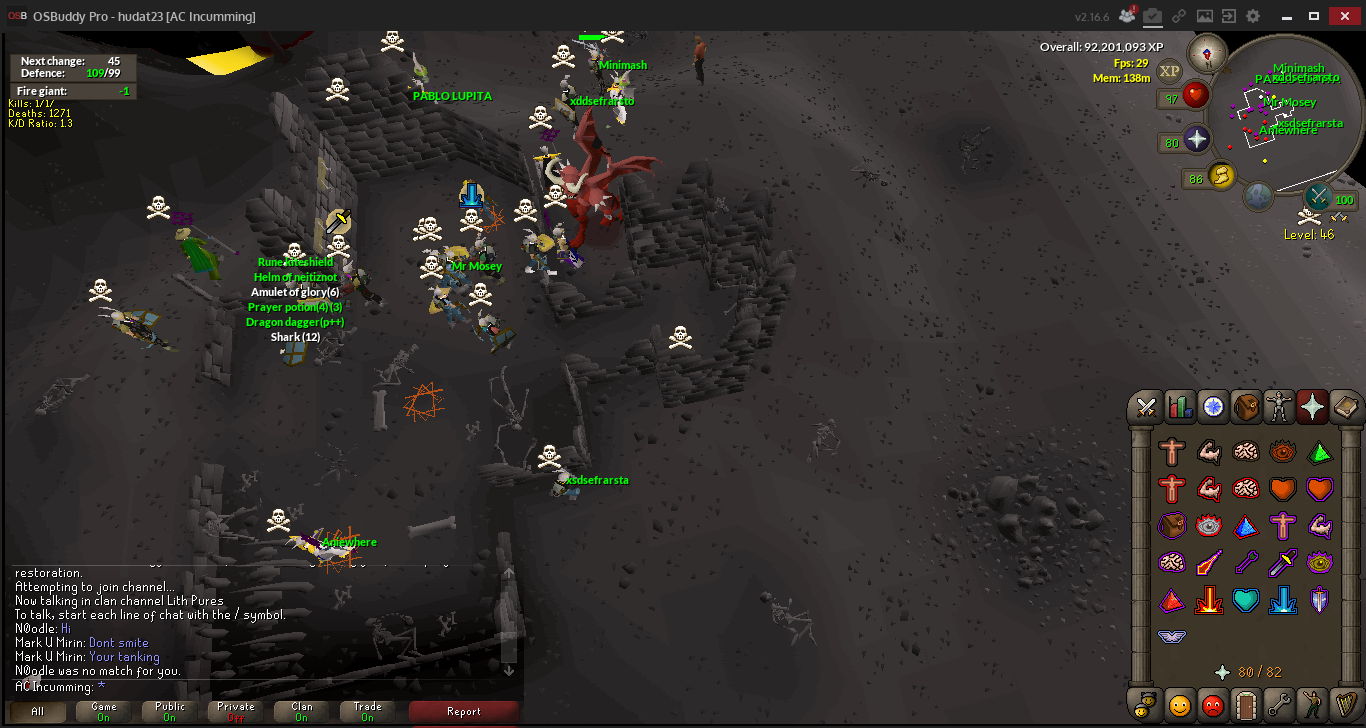Open the world map globe
Image resolution: width=1366 pixels, height=728 pixels.
pyautogui.click(x=1258, y=195)
